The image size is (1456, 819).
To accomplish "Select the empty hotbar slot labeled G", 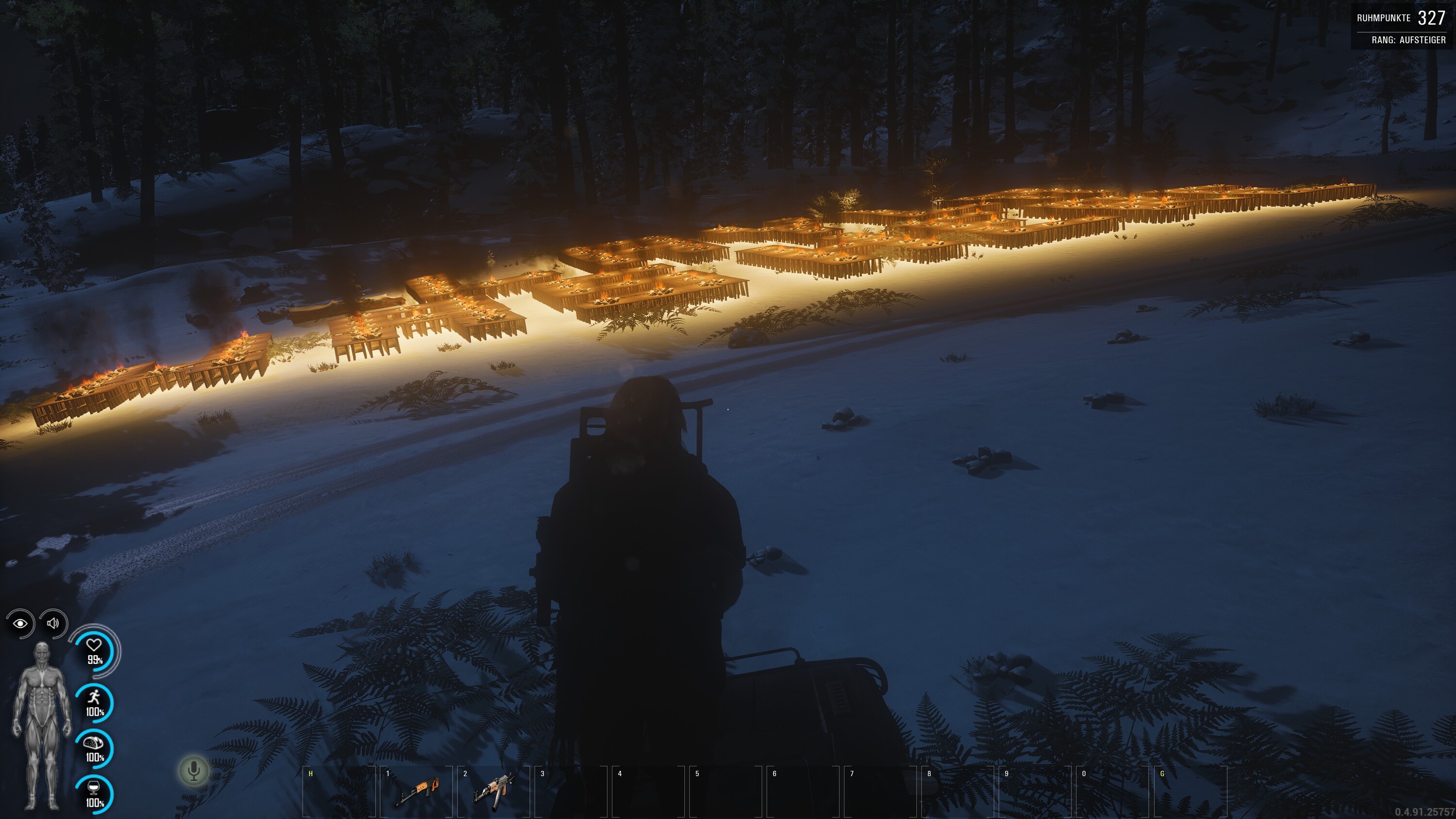I will click(x=1191, y=791).
